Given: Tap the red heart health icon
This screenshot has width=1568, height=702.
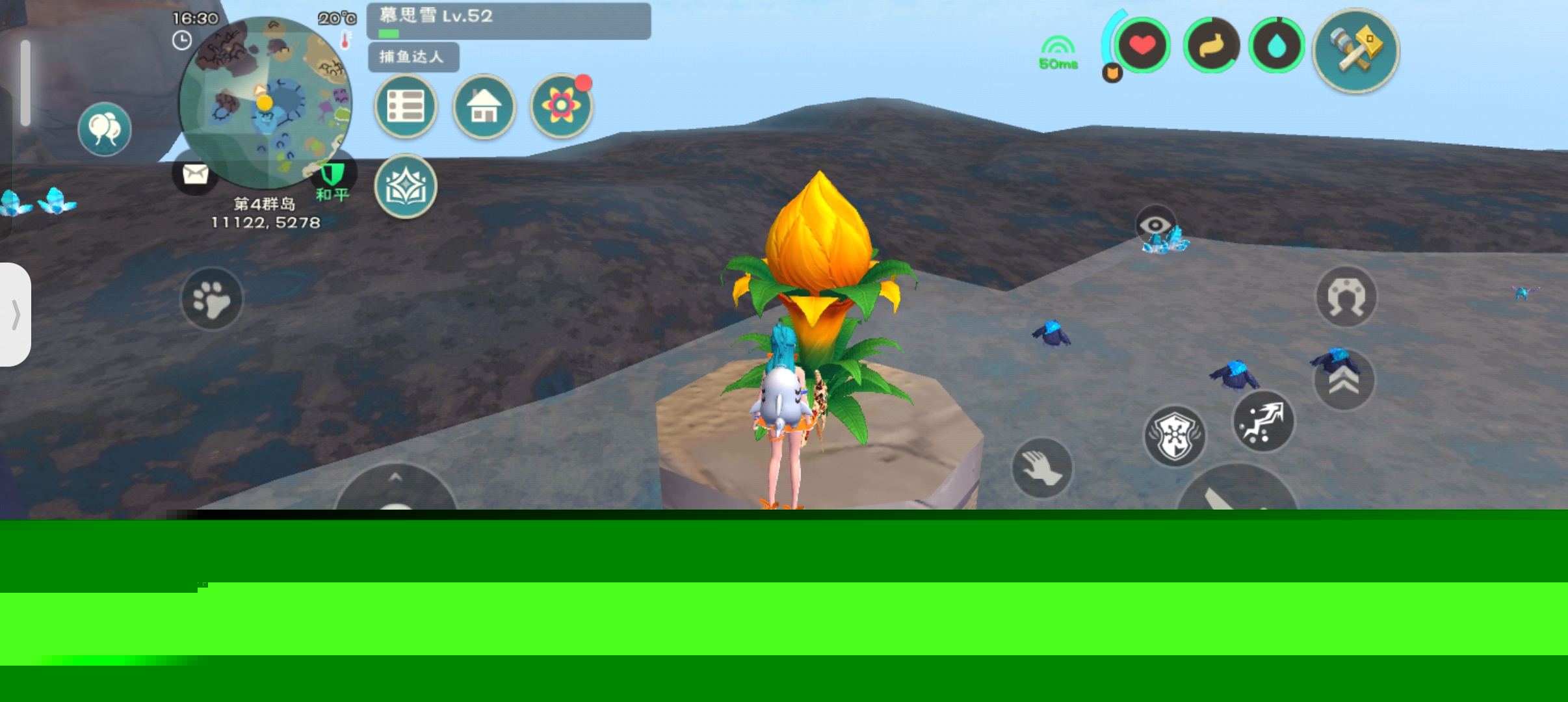Looking at the screenshot, I should coord(1142,45).
